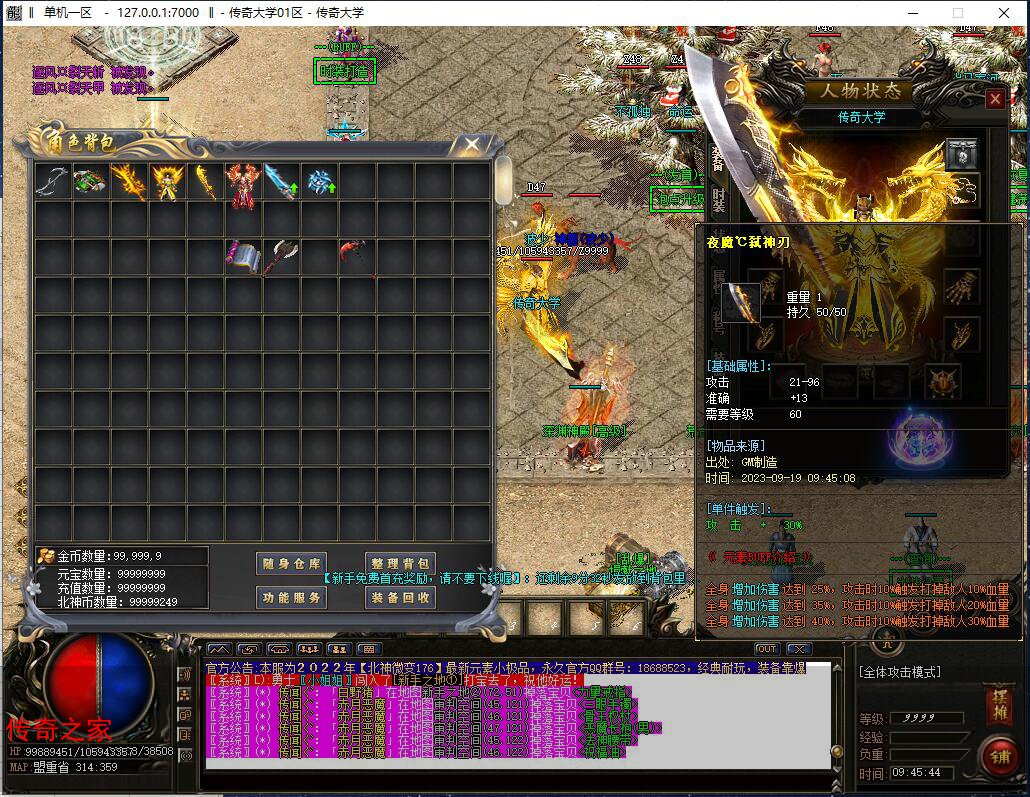Click the red 铺 shop button

997,755
